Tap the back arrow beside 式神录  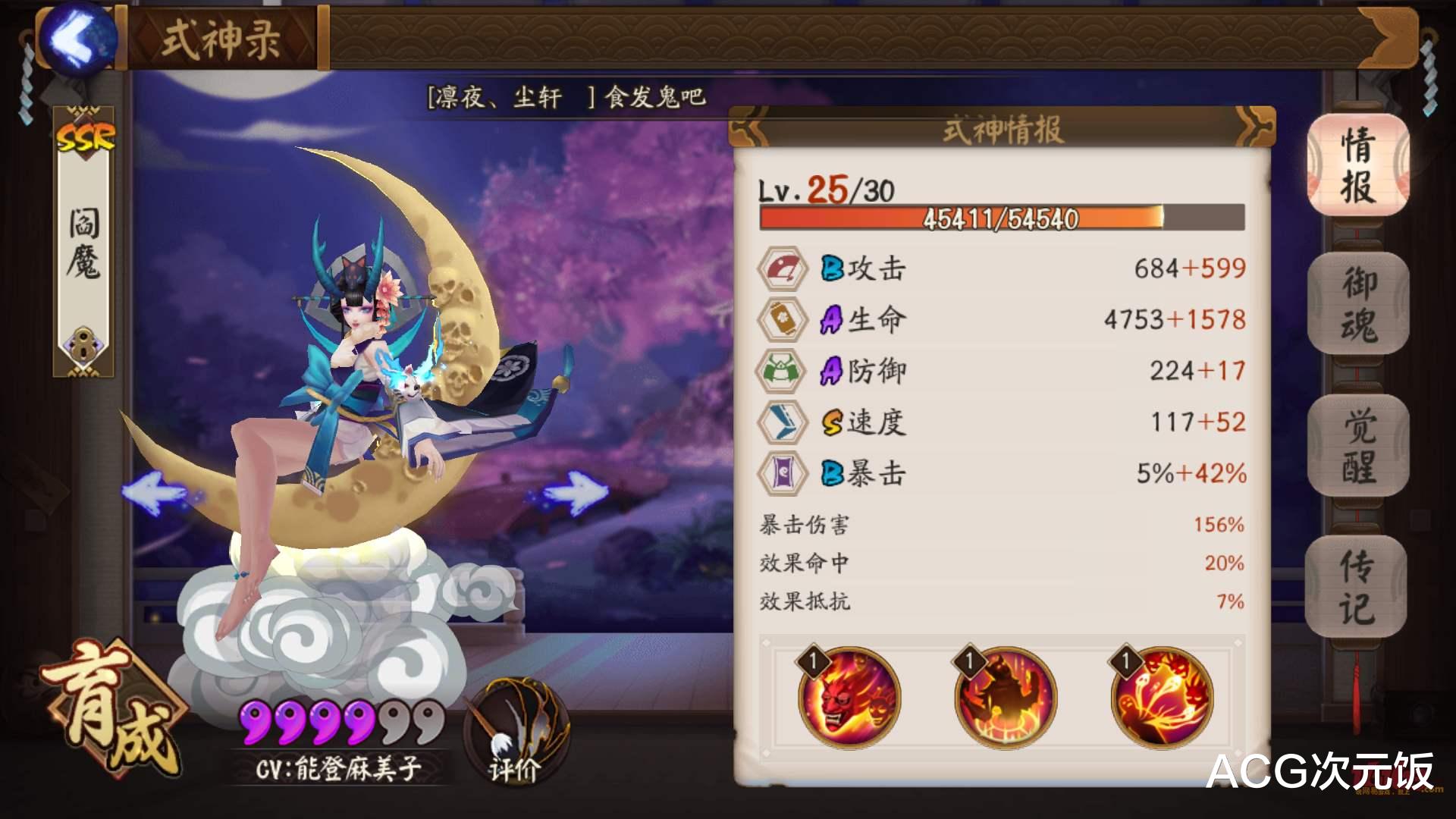(78, 38)
